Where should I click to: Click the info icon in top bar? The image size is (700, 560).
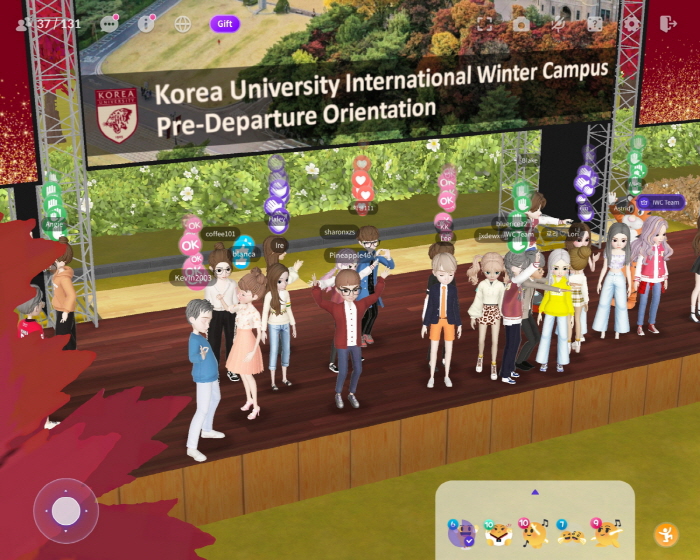coord(146,24)
